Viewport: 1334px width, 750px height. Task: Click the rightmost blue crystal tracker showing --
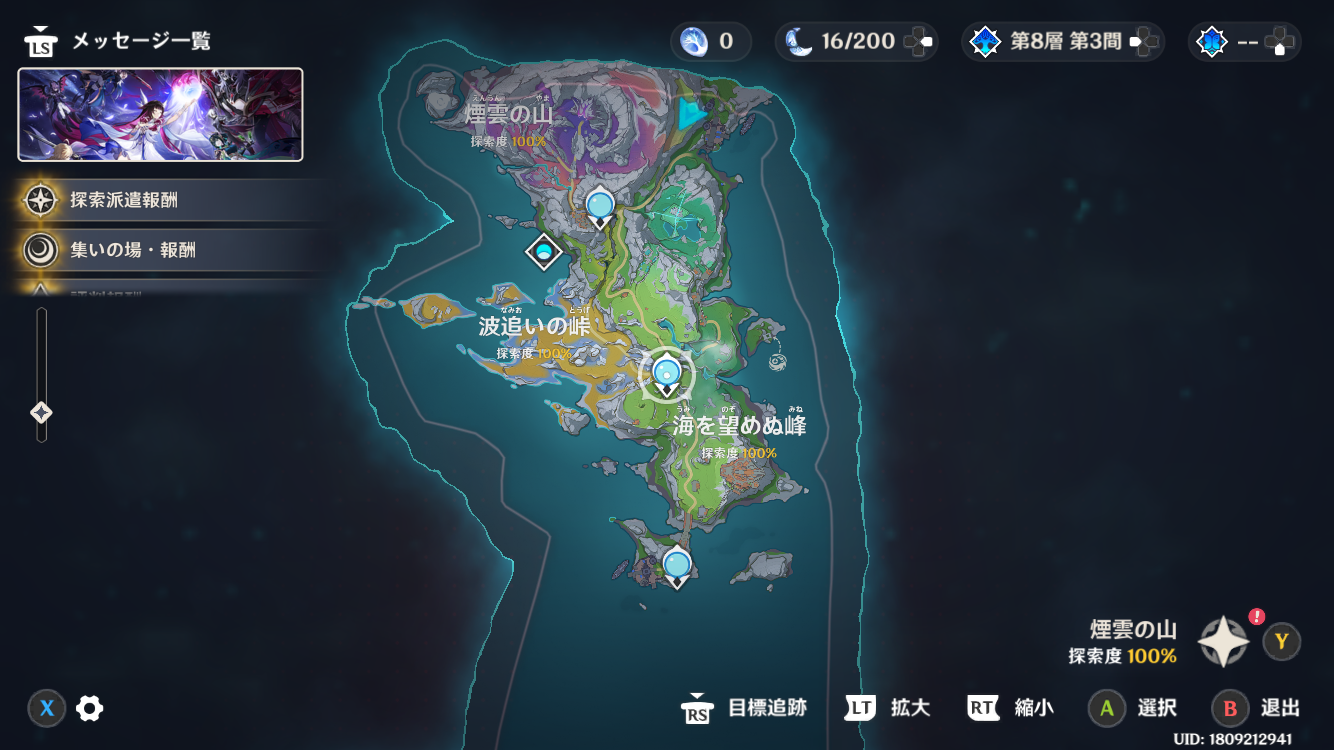click(x=1245, y=42)
